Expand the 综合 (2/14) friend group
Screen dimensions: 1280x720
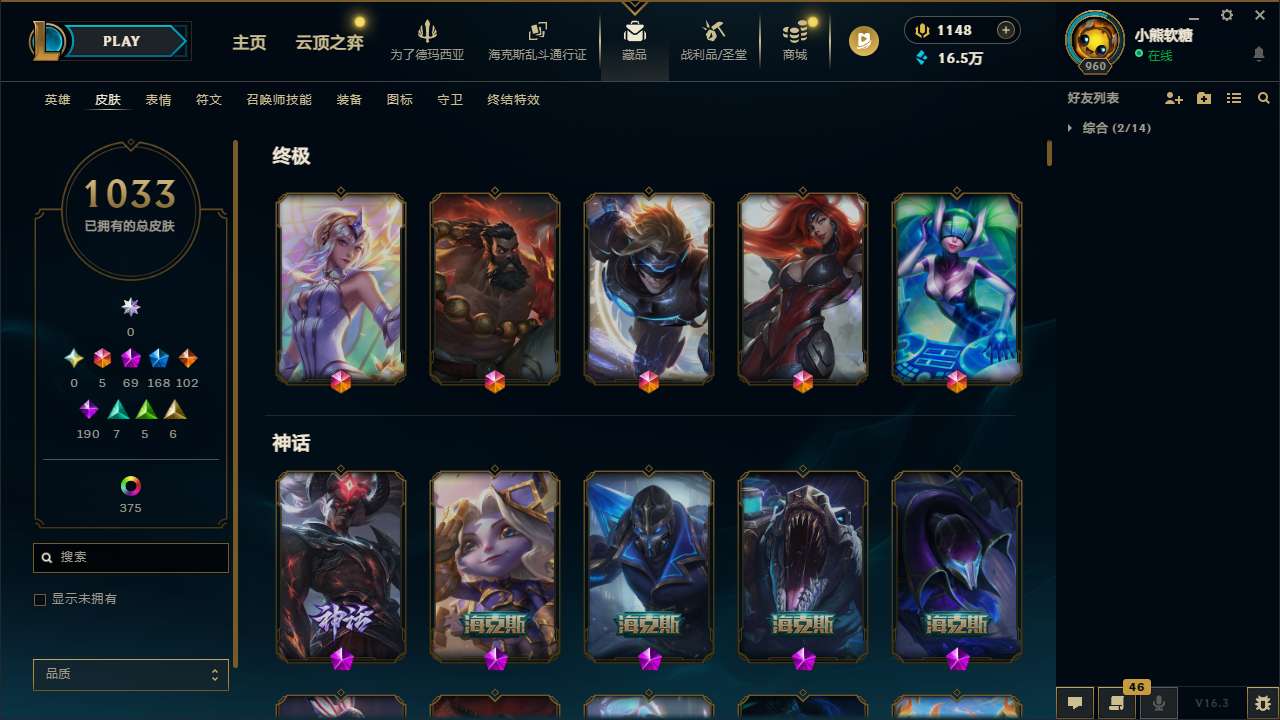tap(1117, 128)
